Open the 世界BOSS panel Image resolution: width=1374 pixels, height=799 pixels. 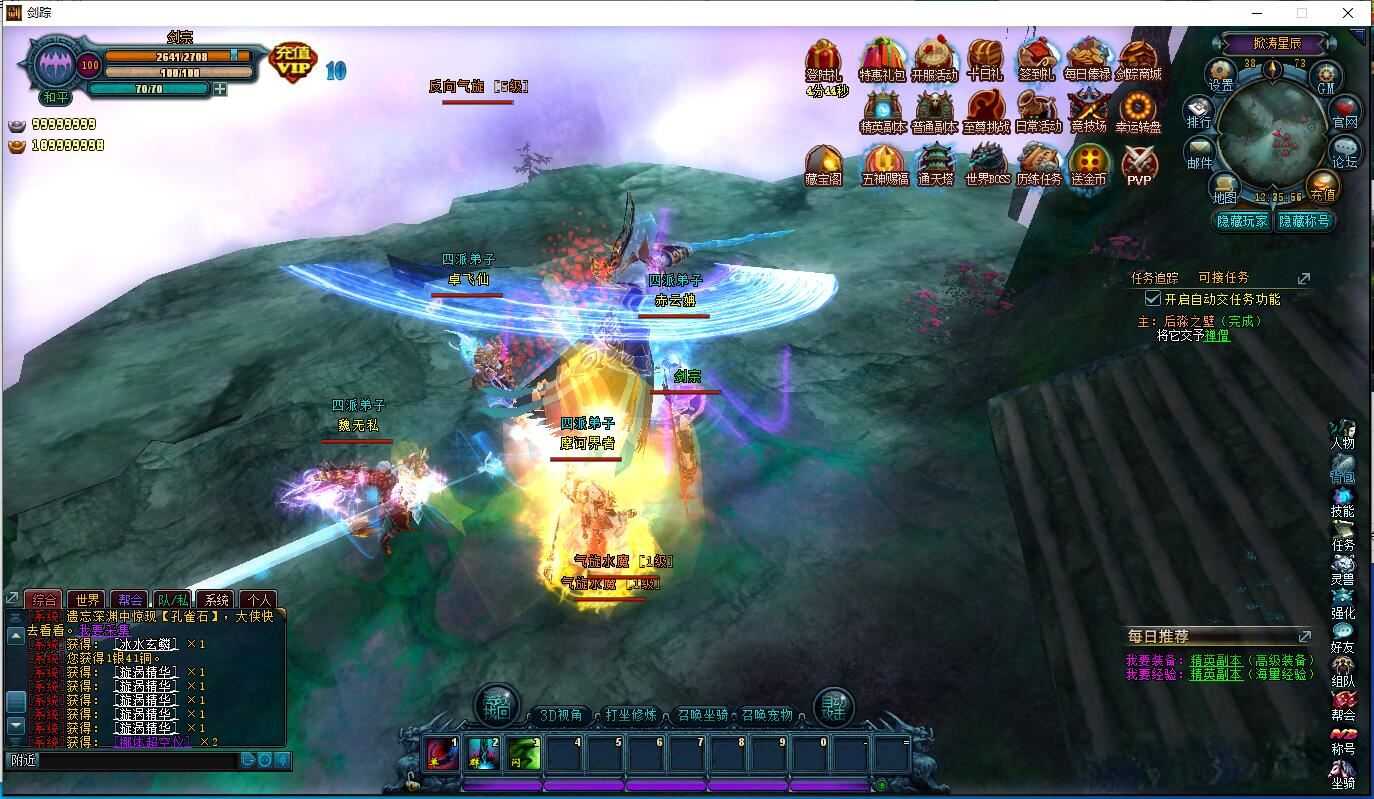pos(987,163)
